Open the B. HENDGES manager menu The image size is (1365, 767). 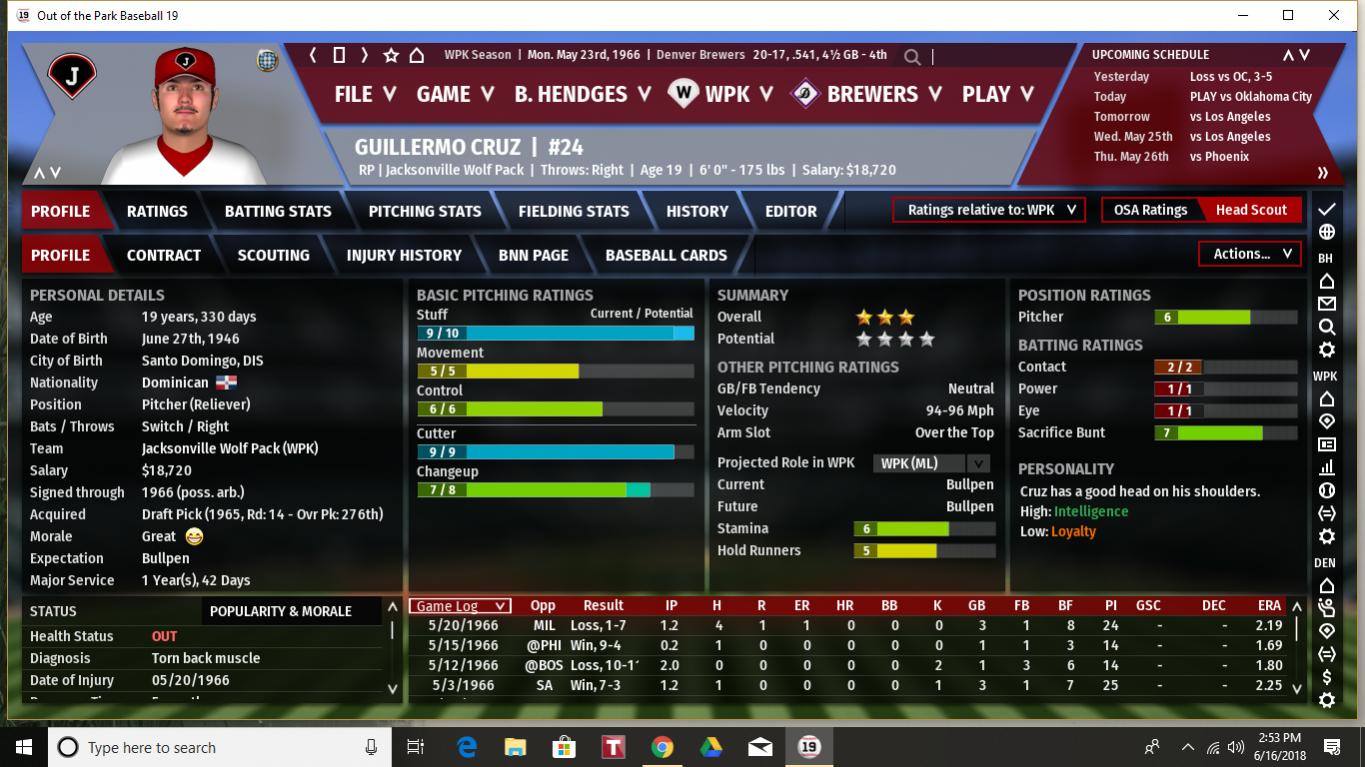582,94
